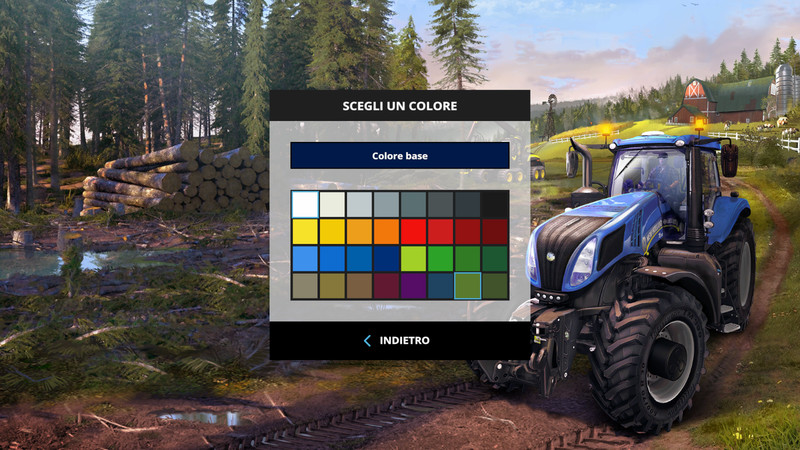800x450 pixels.
Task: Choose the orange color swatch
Action: [x=386, y=232]
